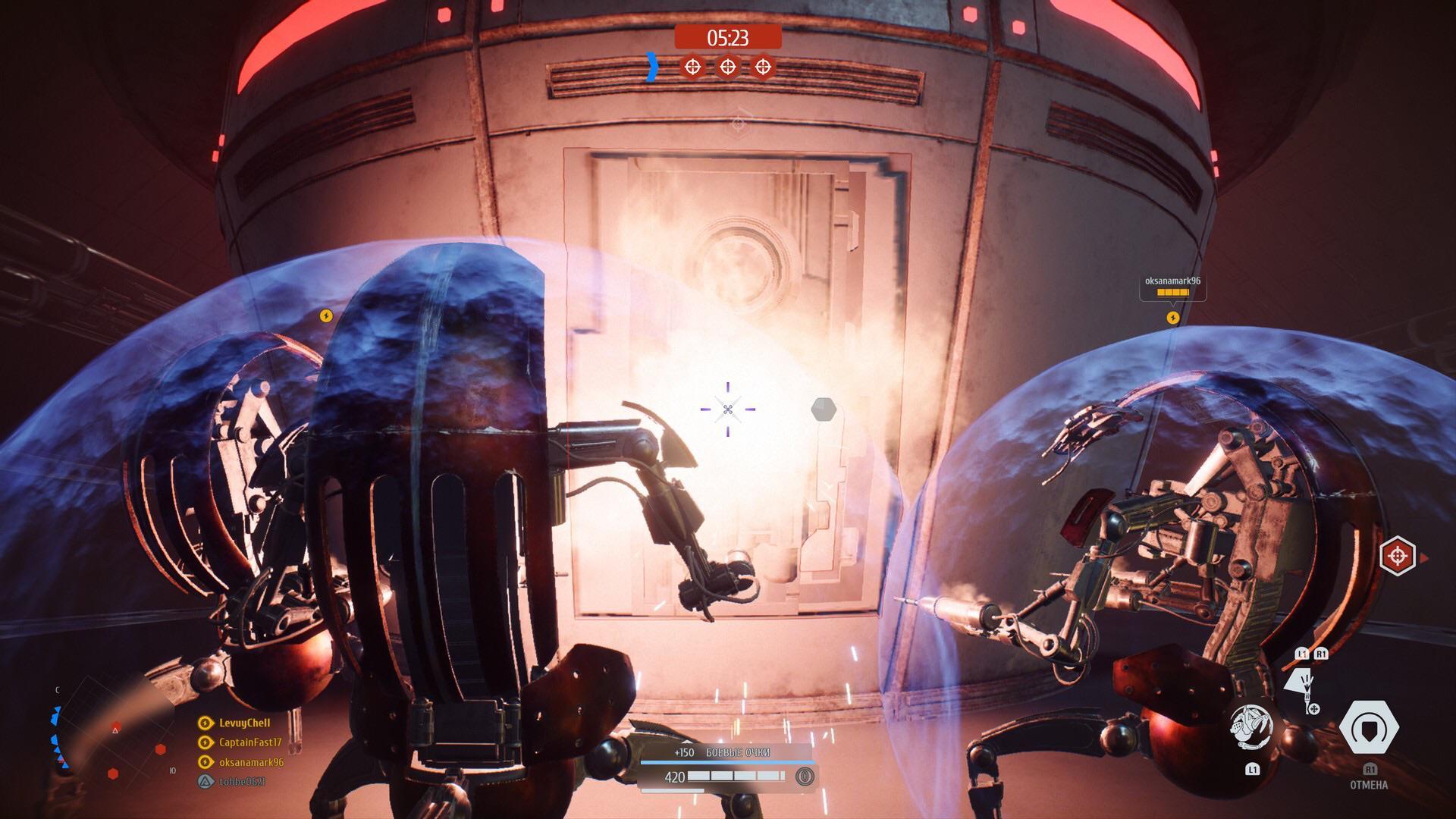Screen dimensions: 1456x819
Task: Select squad member CaptainFast17 in the list
Action: coord(249,742)
